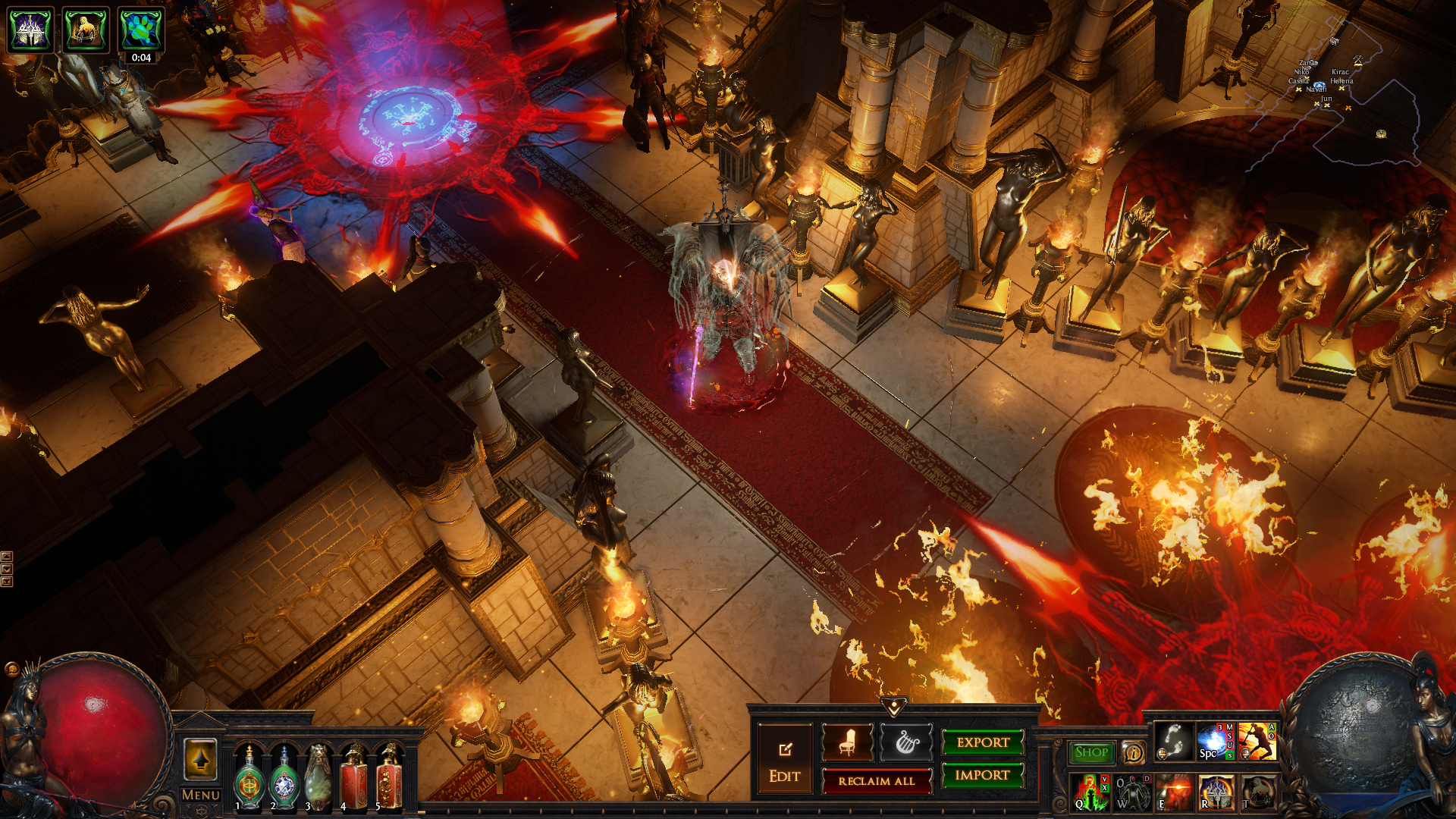1456x819 pixels.
Task: Select the footprints move skill slot
Action: coord(1173,741)
